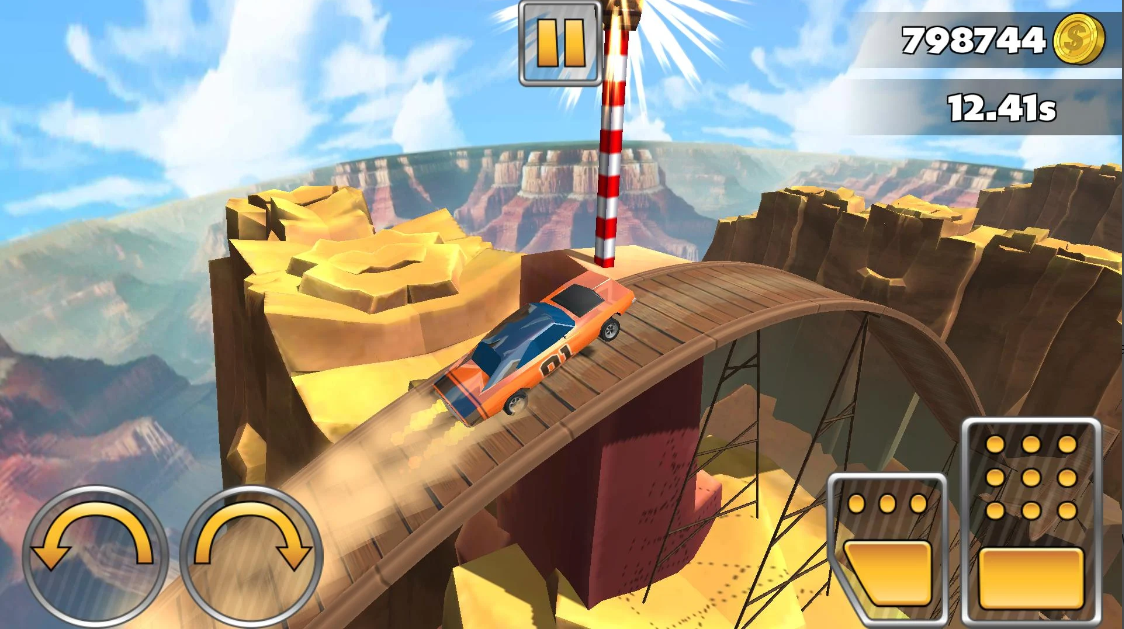Viewport: 1124px width, 629px height.
Task: Tilt the car forward with the right arrow
Action: coord(251,554)
